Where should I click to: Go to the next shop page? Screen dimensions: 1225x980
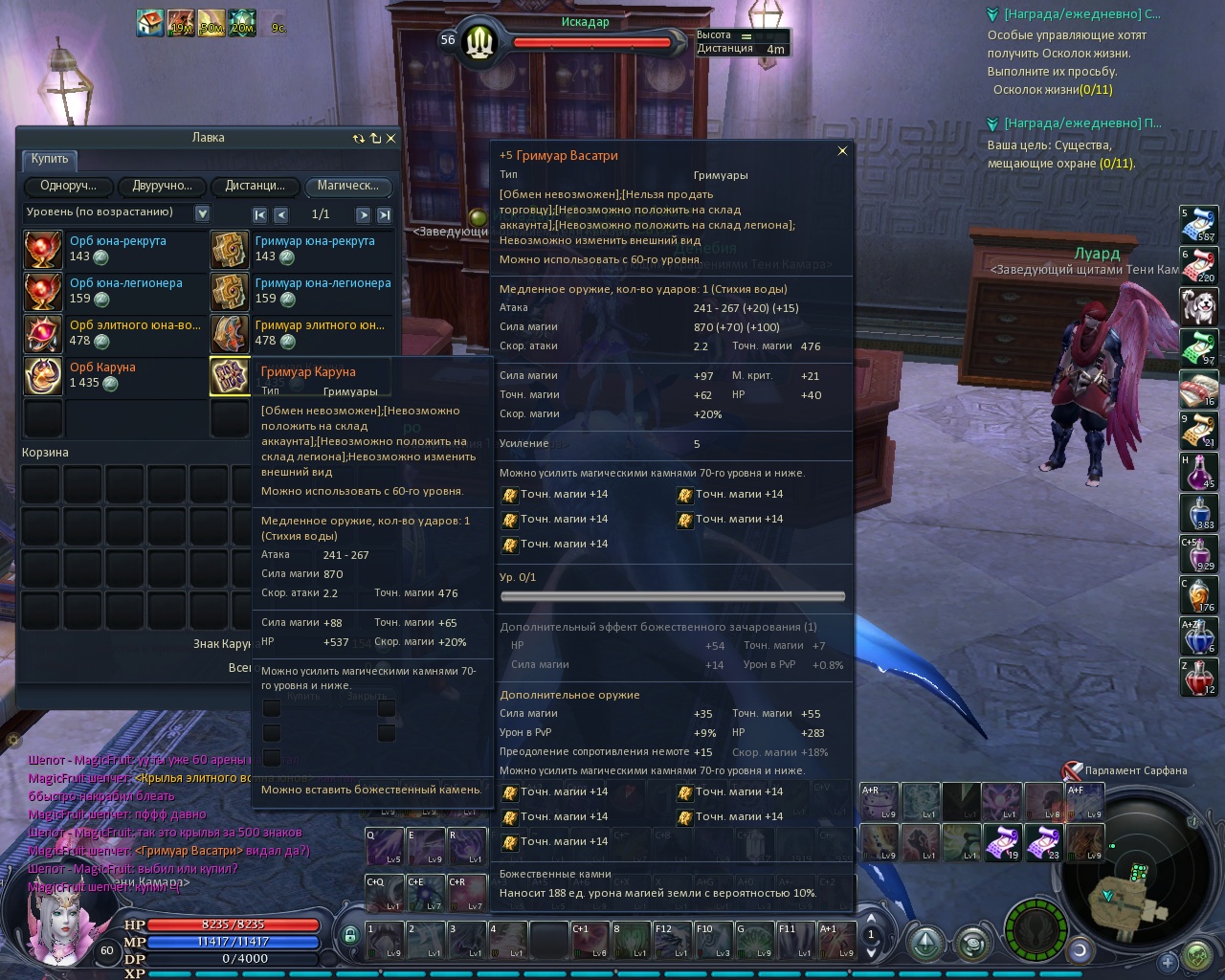(x=363, y=215)
